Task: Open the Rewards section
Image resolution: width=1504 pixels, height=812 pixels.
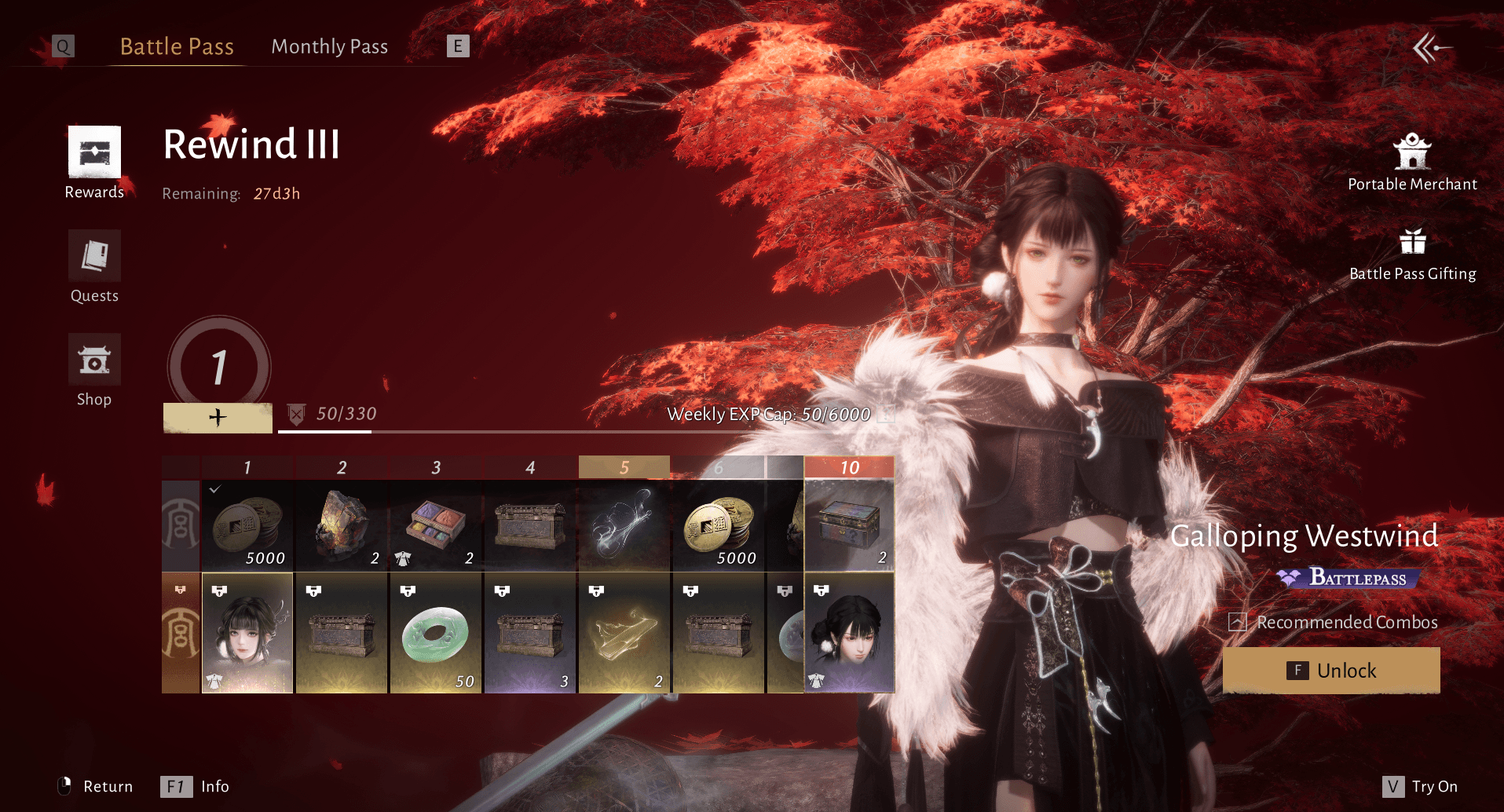Action: click(x=94, y=163)
